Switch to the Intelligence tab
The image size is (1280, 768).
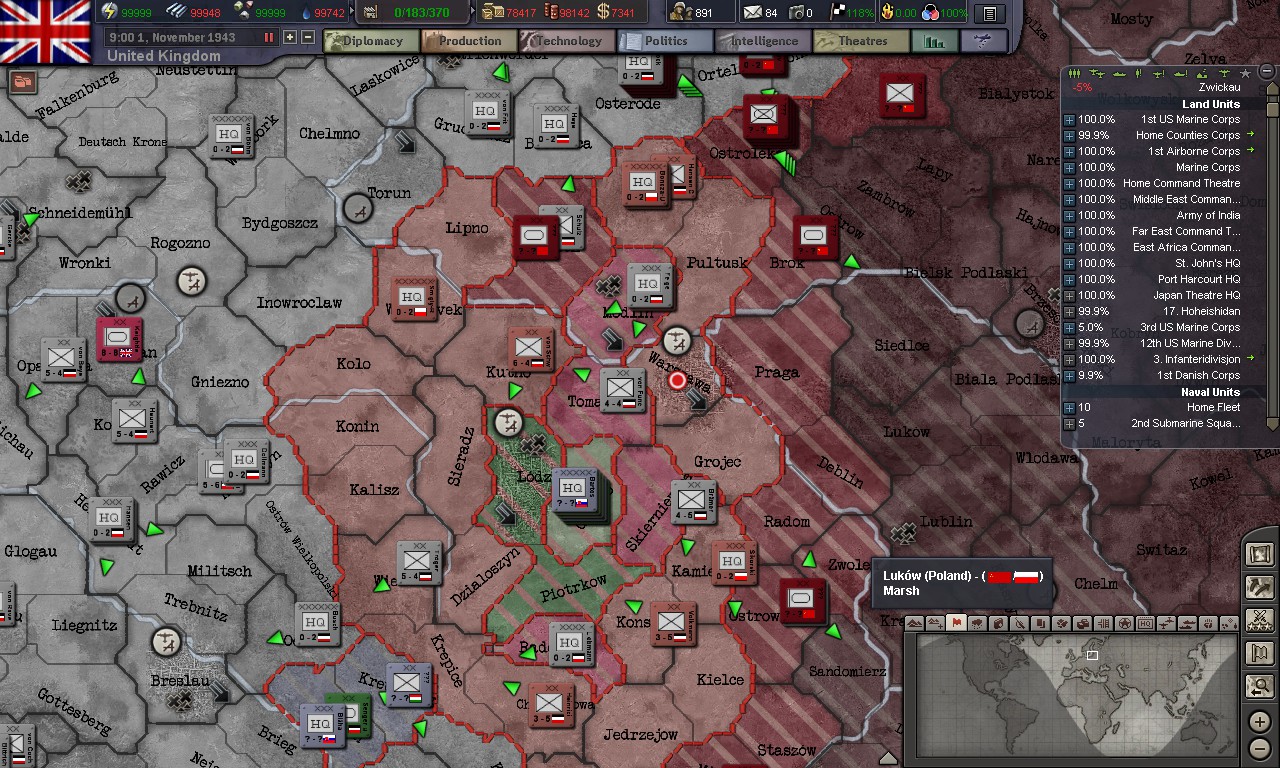(762, 41)
